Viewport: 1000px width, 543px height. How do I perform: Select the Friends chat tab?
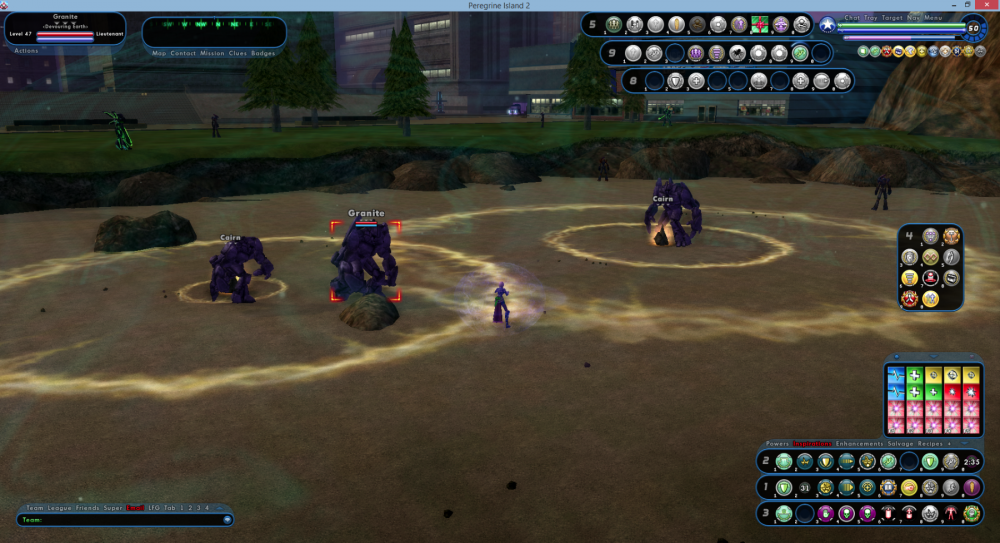[x=84, y=508]
